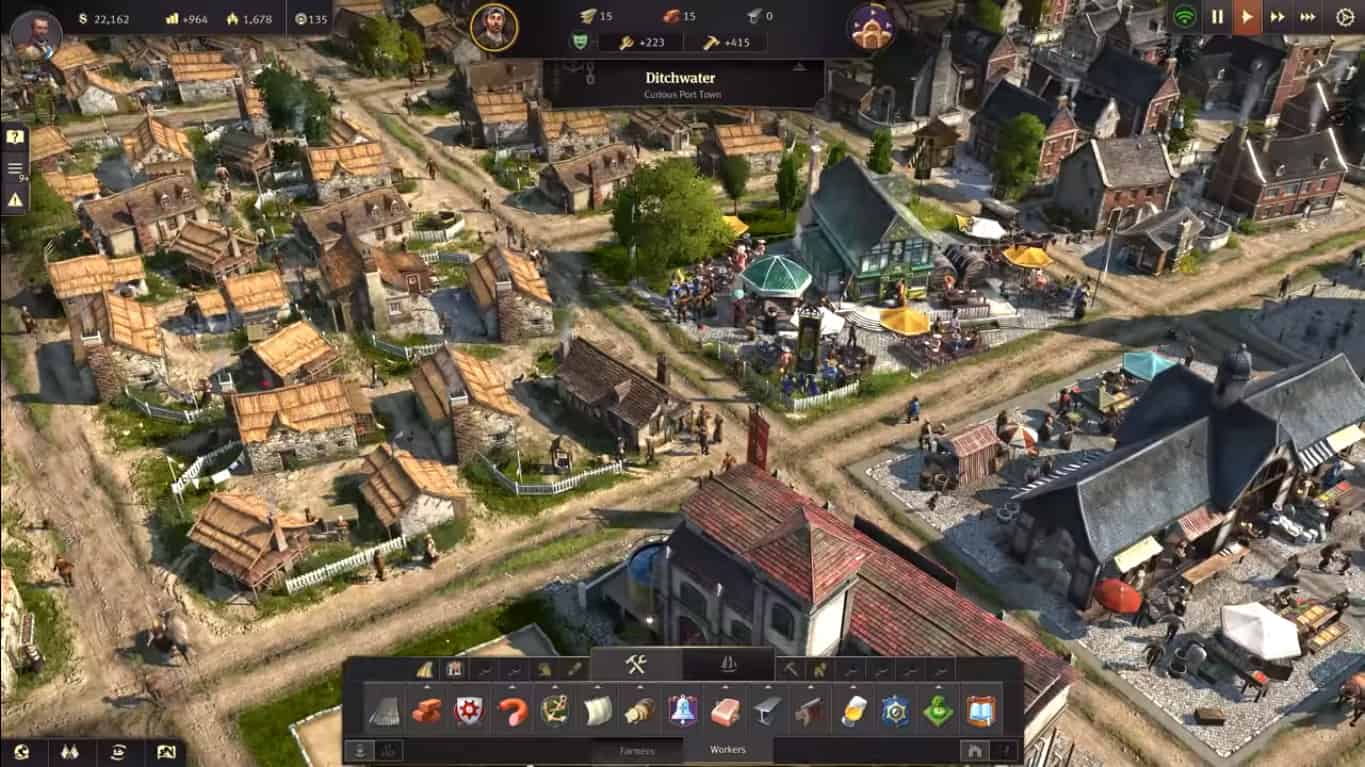Image resolution: width=1365 pixels, height=767 pixels.
Task: Open the world's fair city icon
Action: [870, 28]
